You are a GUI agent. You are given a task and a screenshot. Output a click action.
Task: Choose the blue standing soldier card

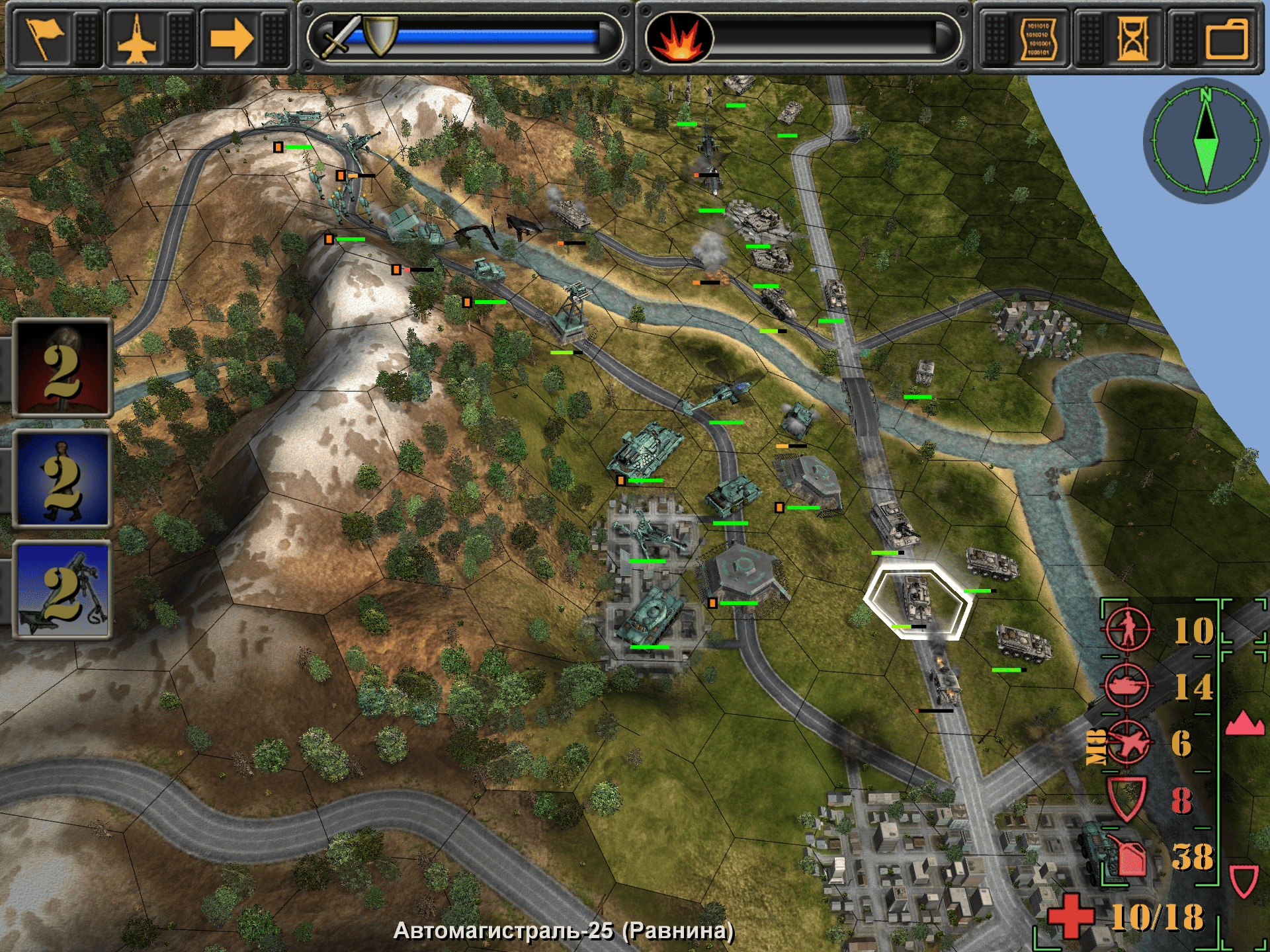pyautogui.click(x=63, y=479)
